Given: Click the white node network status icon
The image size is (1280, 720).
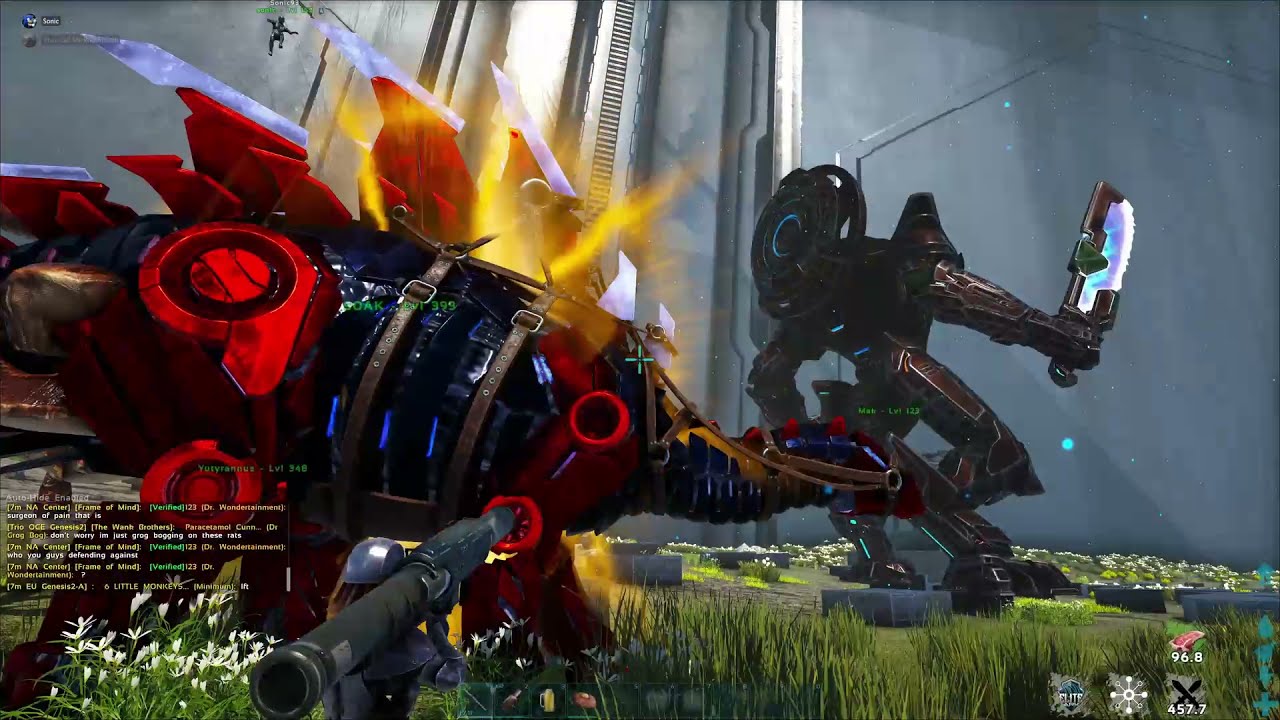Looking at the screenshot, I should 1127,693.
